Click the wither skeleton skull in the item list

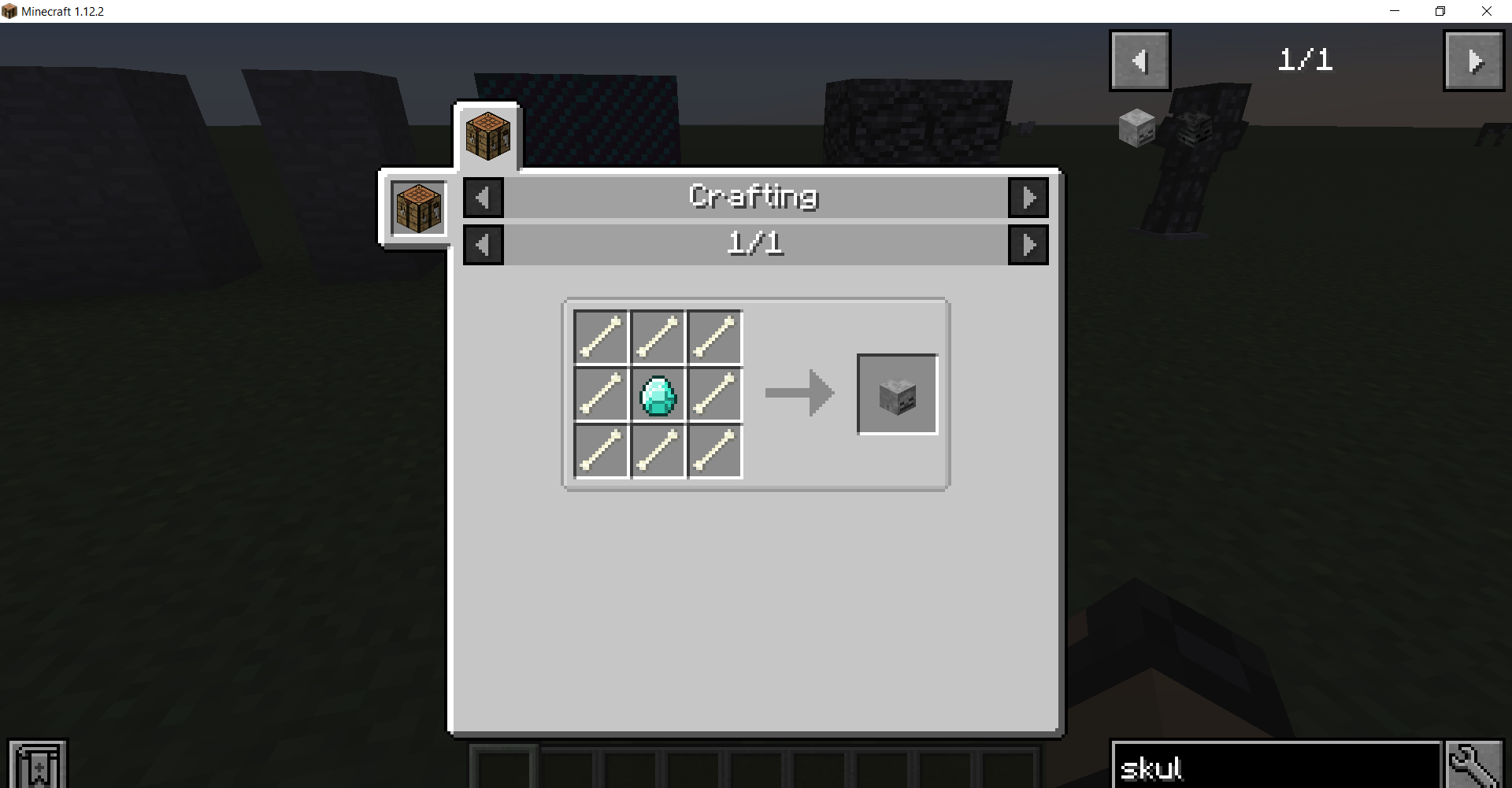point(1193,128)
